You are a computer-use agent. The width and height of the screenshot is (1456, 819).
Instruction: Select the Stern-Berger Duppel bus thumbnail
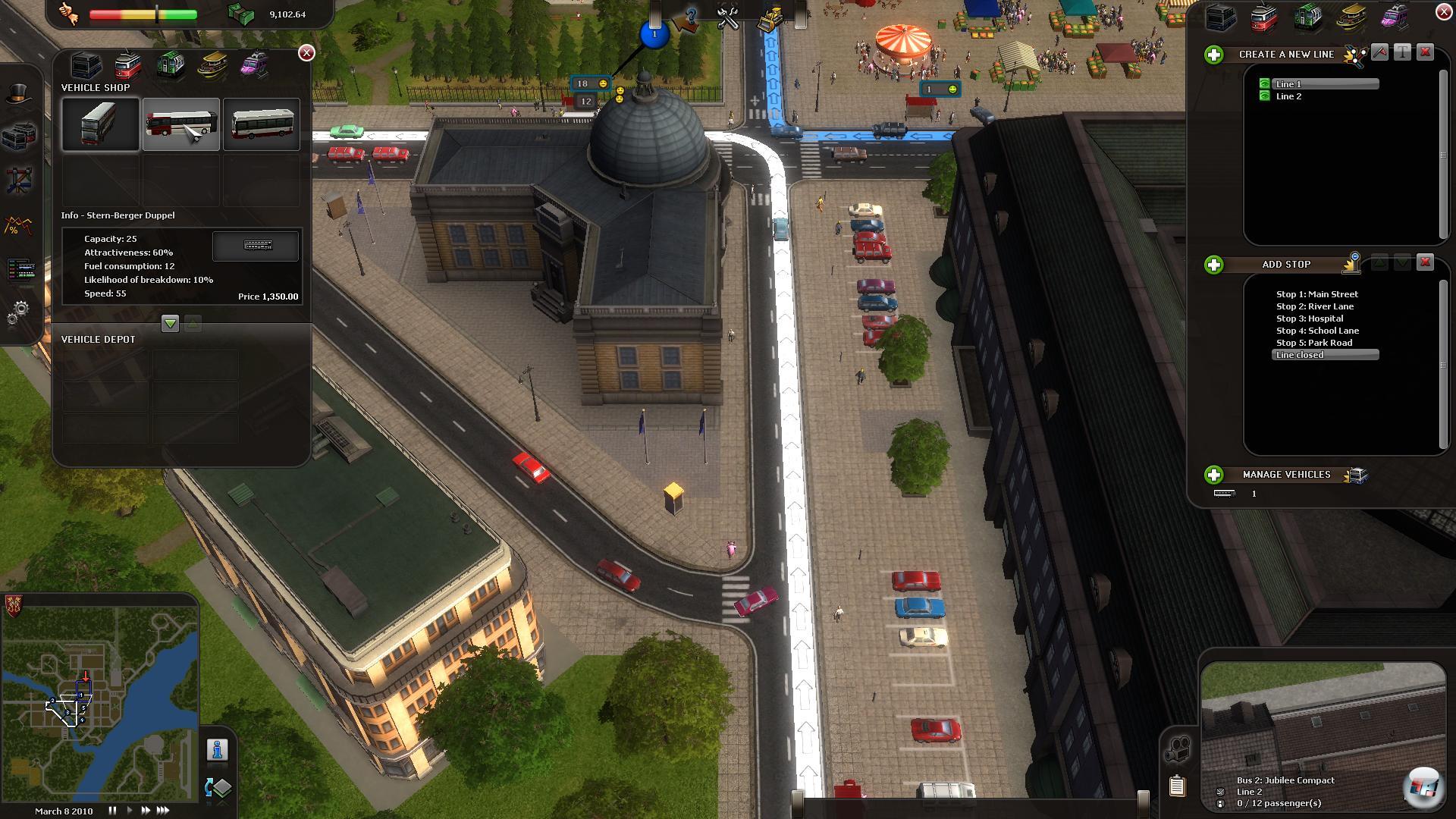[x=180, y=124]
